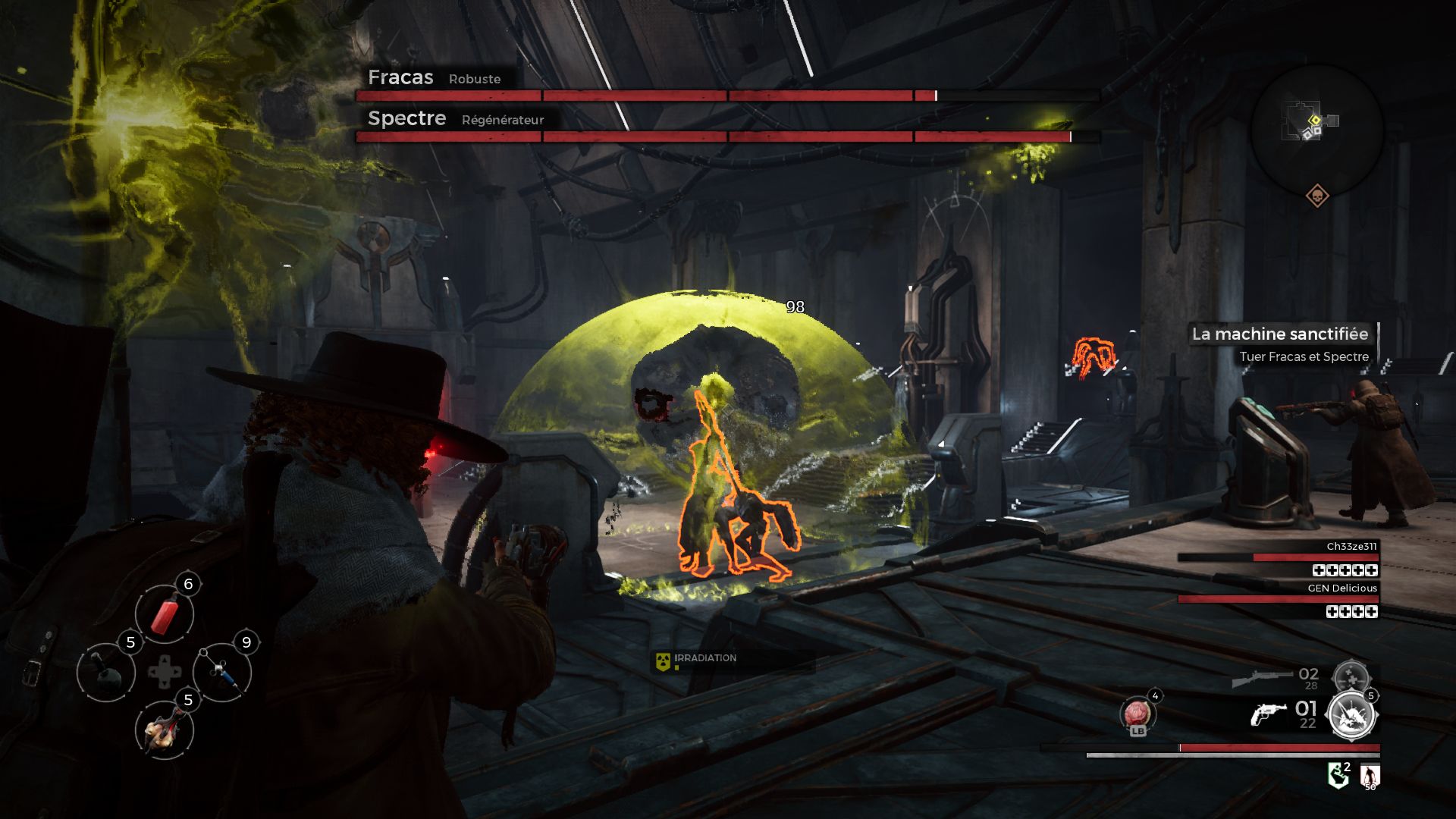Inspect the green fist buff icon
Screen dimensions: 1456x819
point(1338,776)
